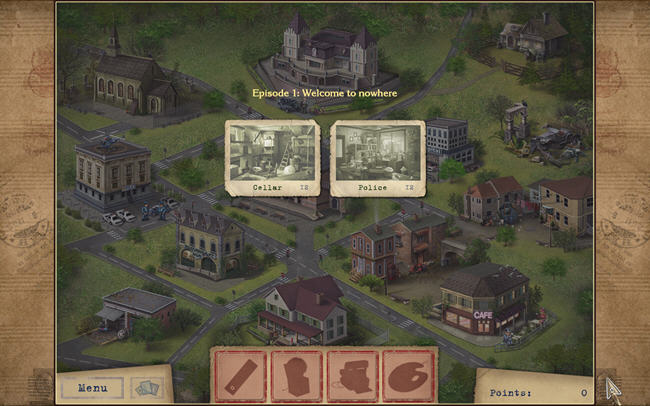Select the painter's palette stamp slot
Image resolution: width=650 pixels, height=406 pixels.
point(408,376)
